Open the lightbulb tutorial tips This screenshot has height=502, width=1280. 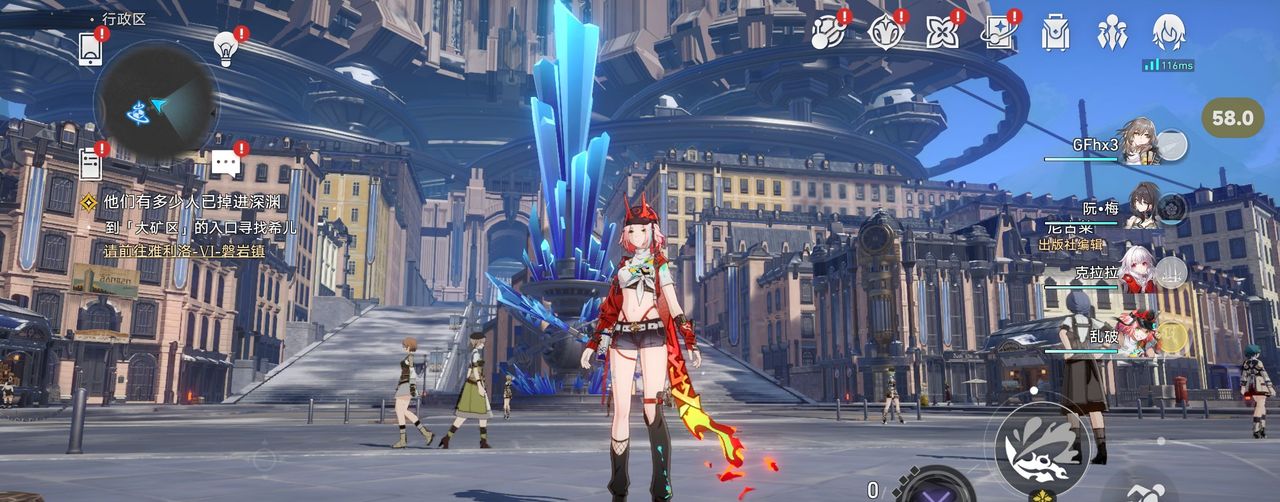point(226,47)
